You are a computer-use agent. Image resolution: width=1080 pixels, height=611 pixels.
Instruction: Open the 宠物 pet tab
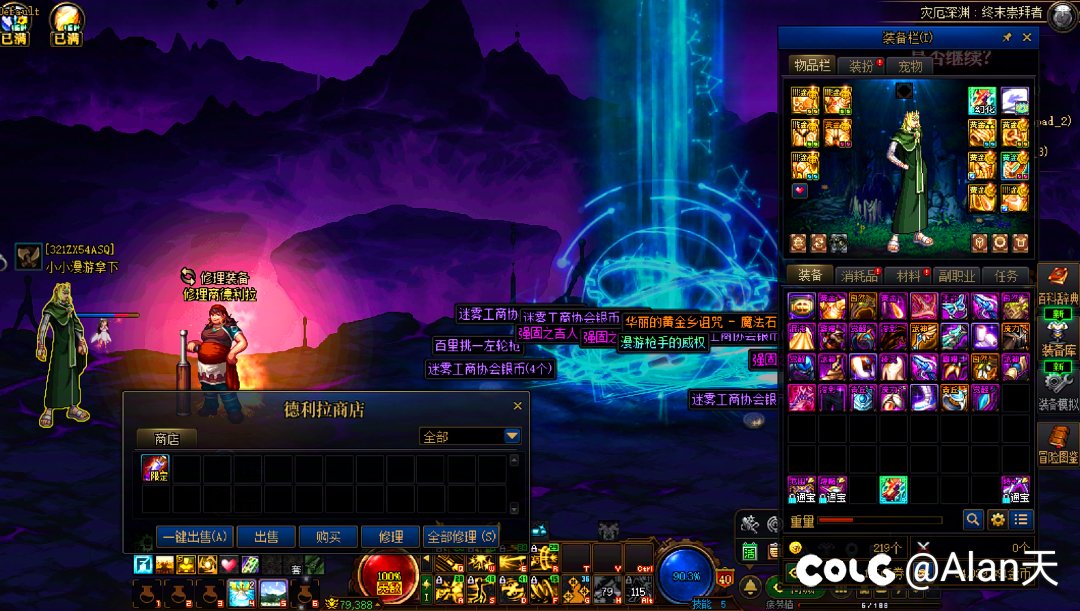tap(910, 66)
